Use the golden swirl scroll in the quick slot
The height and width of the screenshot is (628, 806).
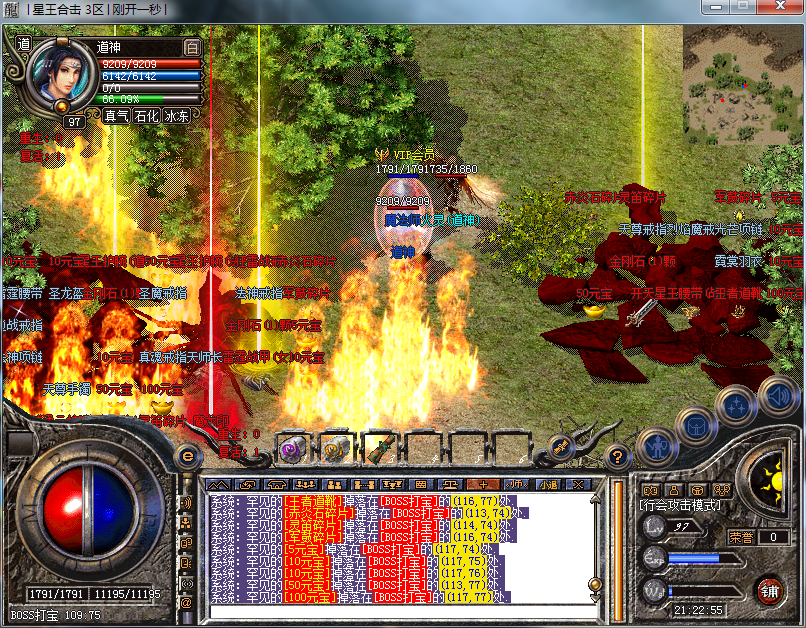(x=336, y=450)
